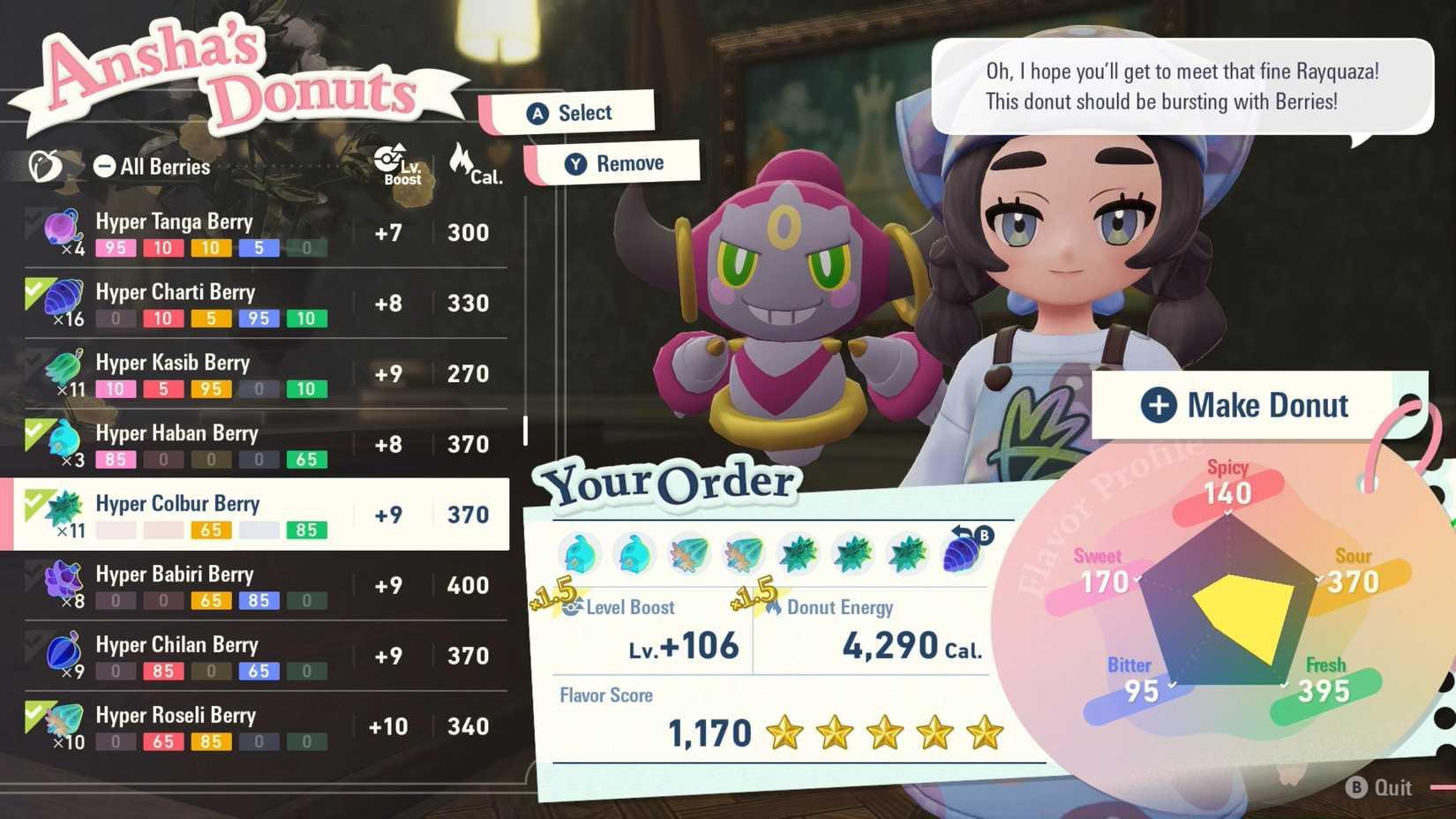
Task: Click the berry icon left of All Berries
Action: click(x=46, y=164)
